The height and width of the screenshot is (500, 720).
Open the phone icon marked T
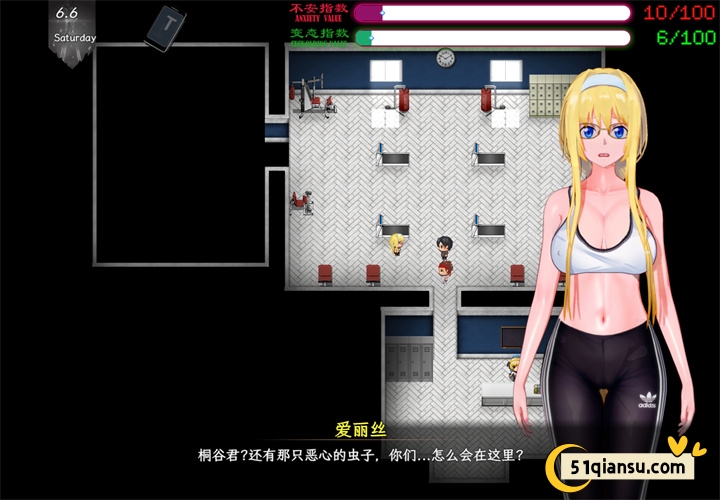[x=165, y=27]
